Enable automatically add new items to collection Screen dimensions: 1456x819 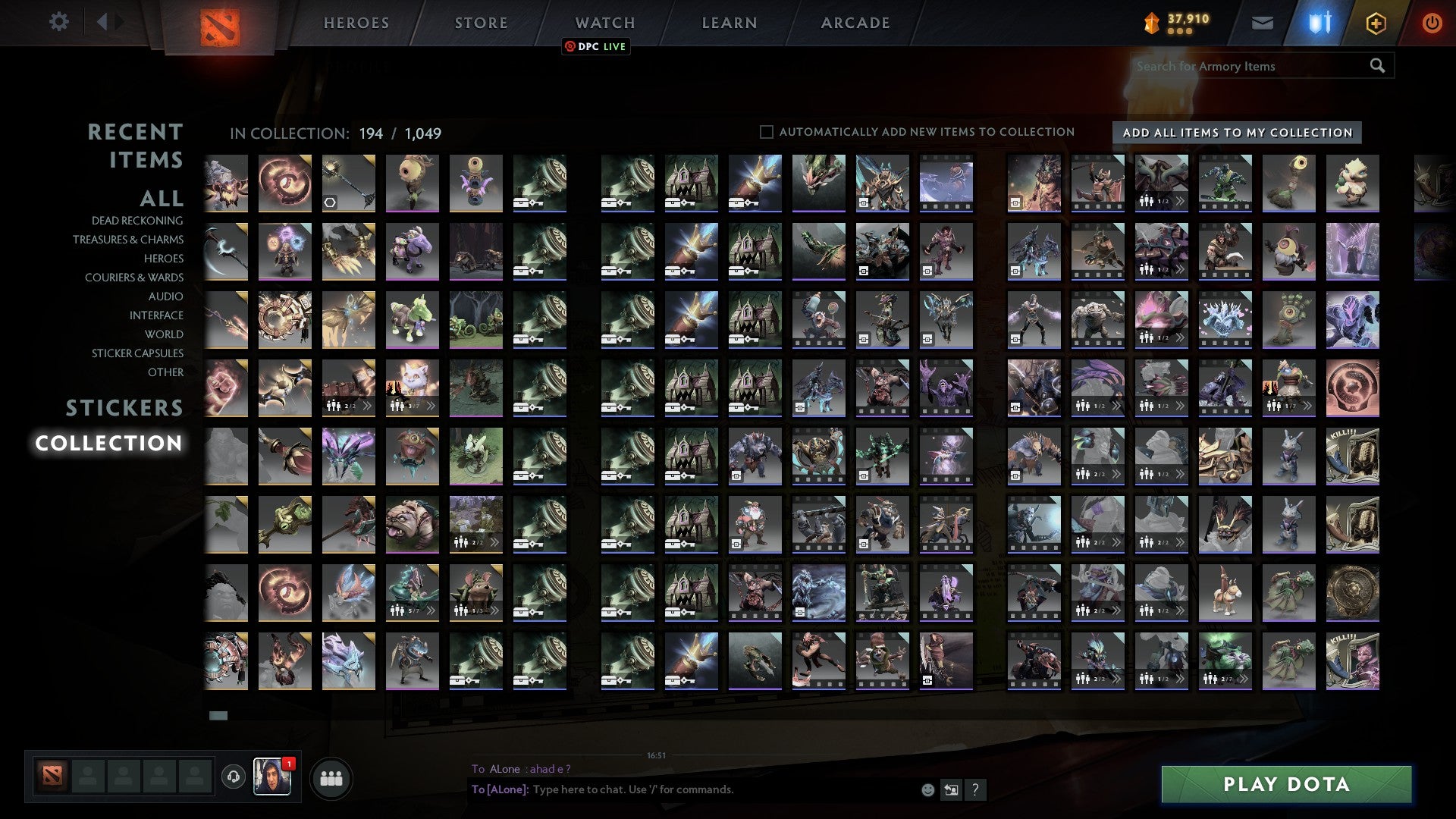[x=766, y=131]
